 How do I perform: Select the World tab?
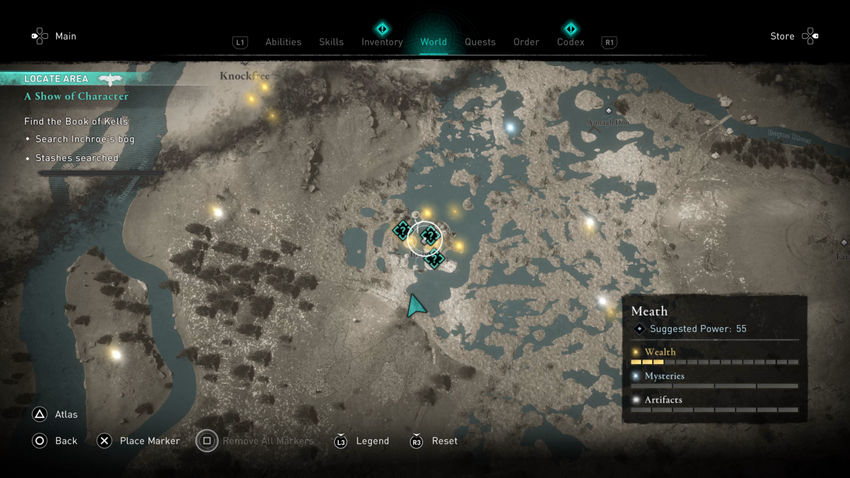coord(434,42)
